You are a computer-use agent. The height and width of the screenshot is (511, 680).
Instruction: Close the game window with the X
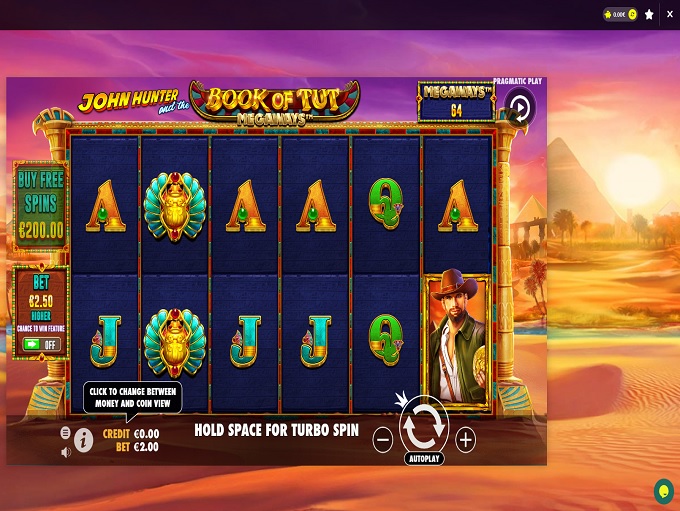[669, 15]
